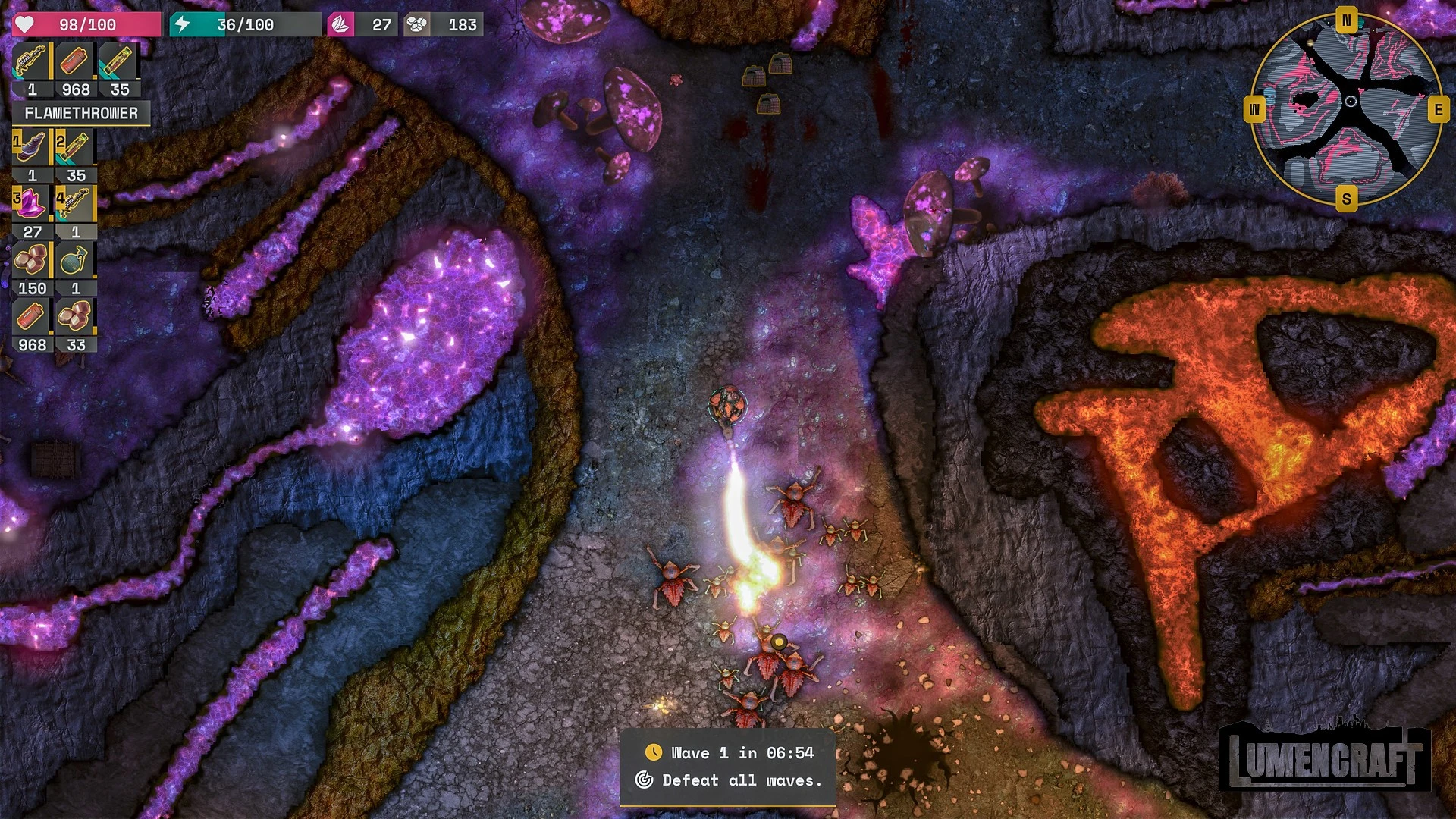Click the N compass marker on the minimap
Viewport: 1456px width, 819px height.
tap(1347, 20)
